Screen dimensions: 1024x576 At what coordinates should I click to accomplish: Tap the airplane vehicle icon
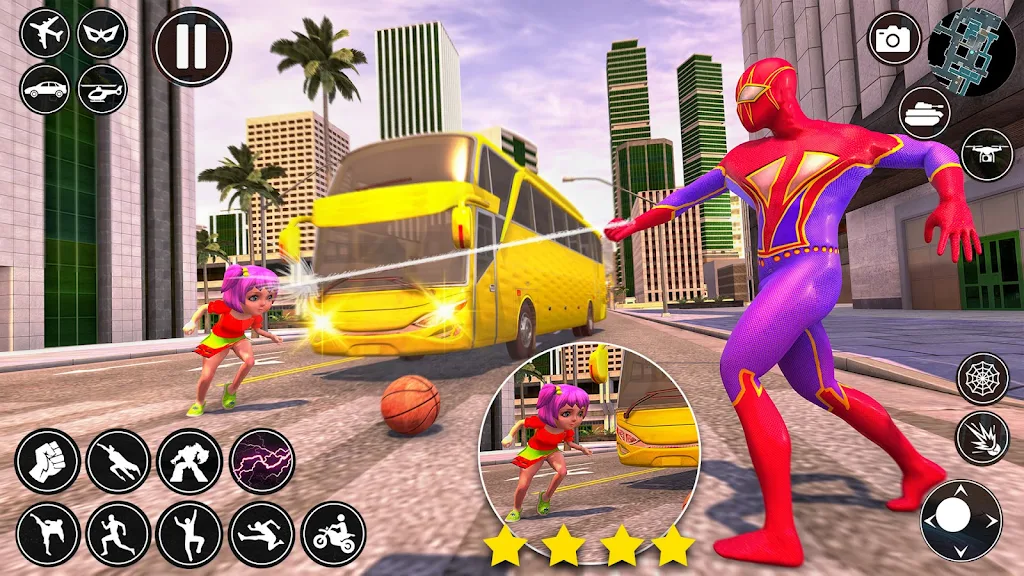(44, 32)
